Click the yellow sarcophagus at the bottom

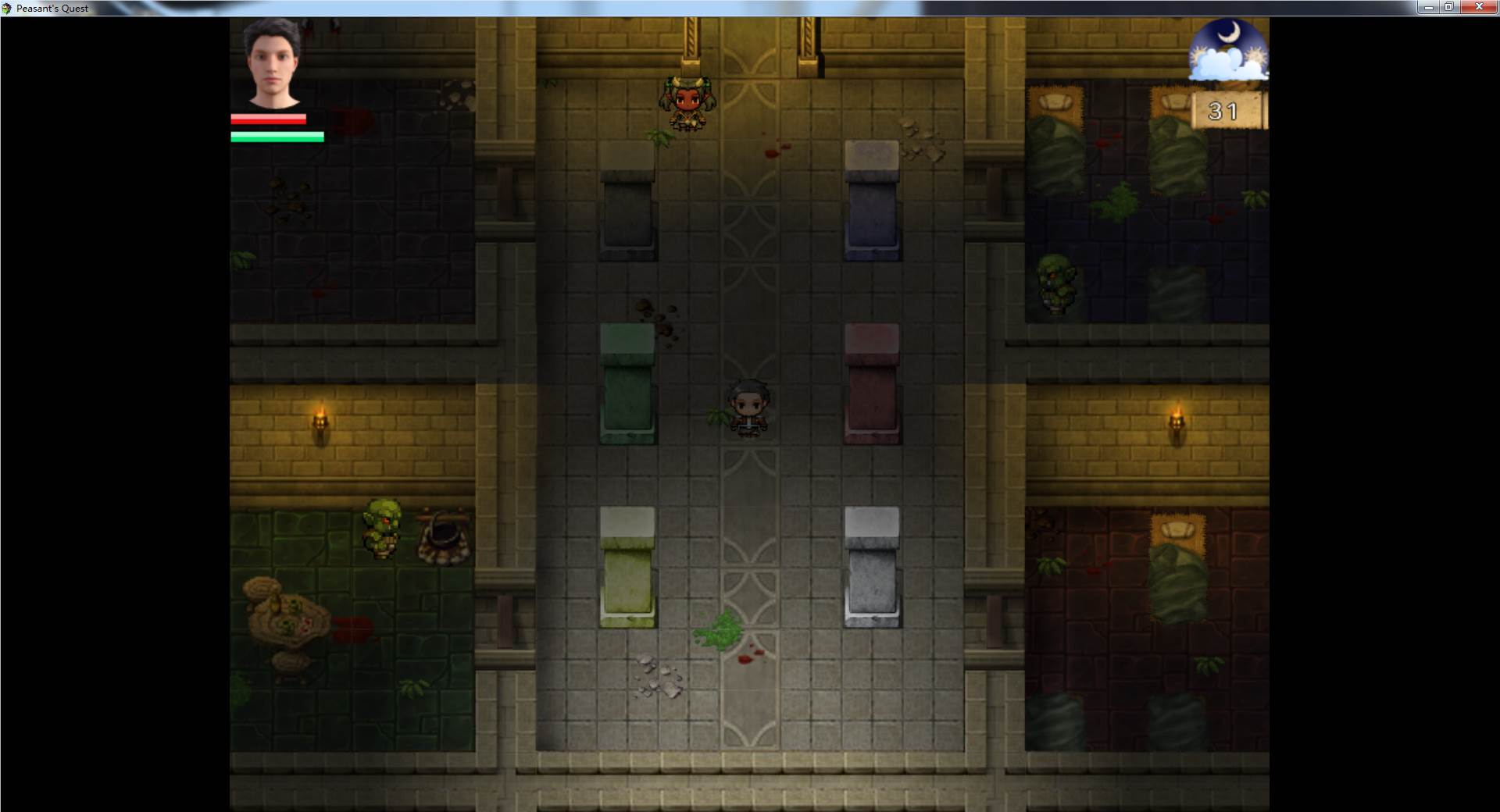point(627,566)
